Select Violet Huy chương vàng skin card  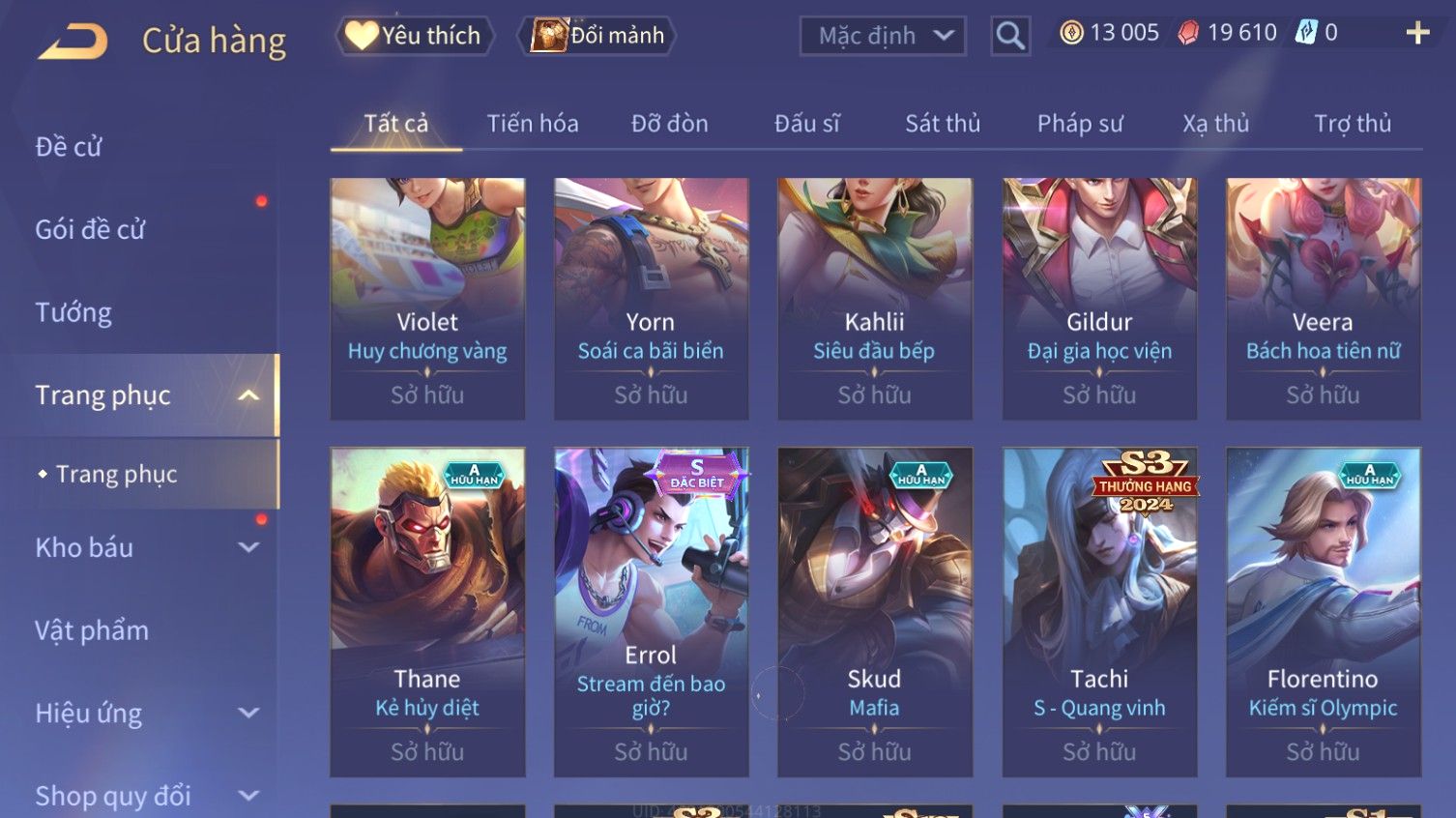pyautogui.click(x=427, y=298)
